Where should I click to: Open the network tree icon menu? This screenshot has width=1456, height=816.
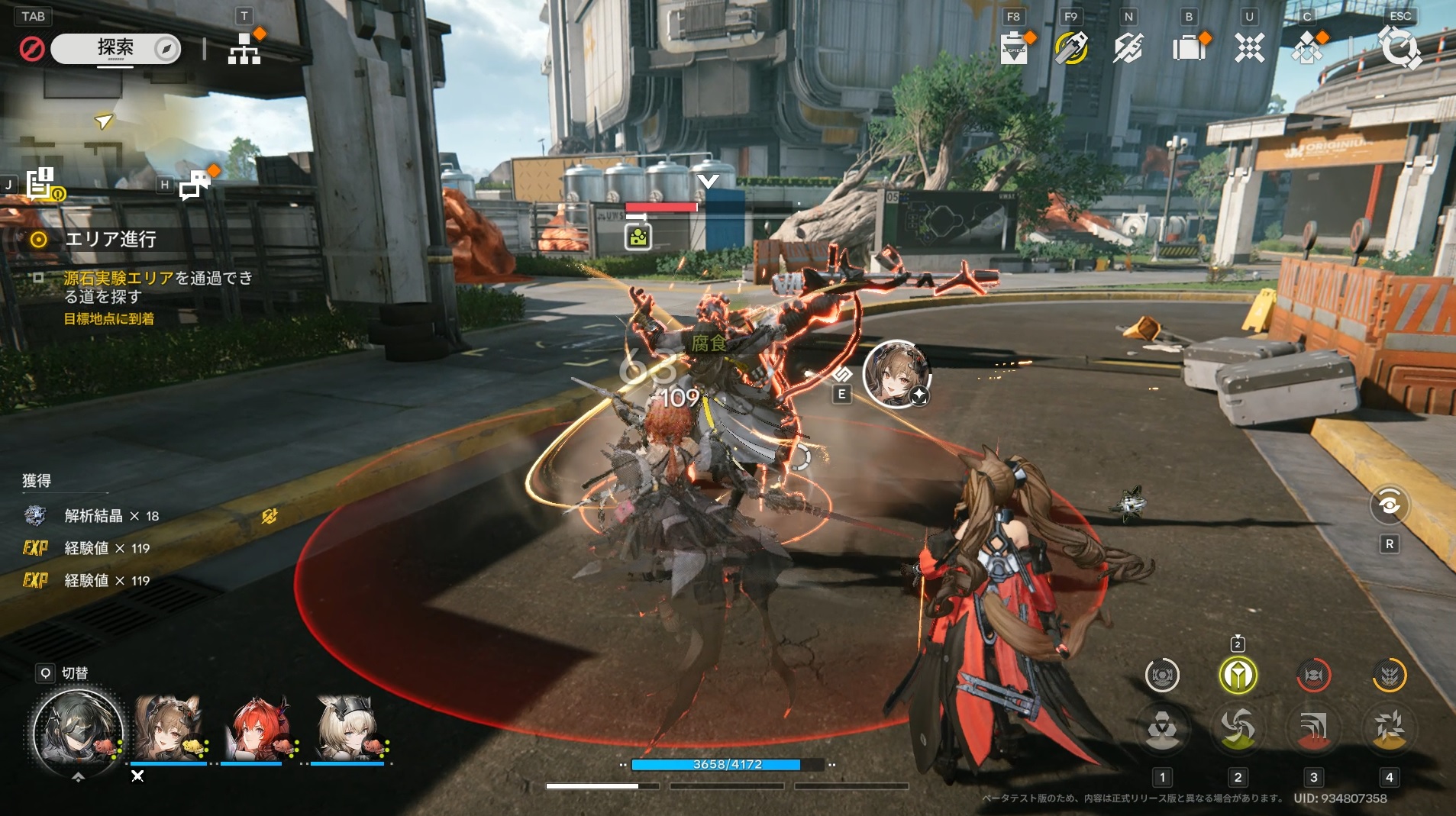click(x=244, y=49)
